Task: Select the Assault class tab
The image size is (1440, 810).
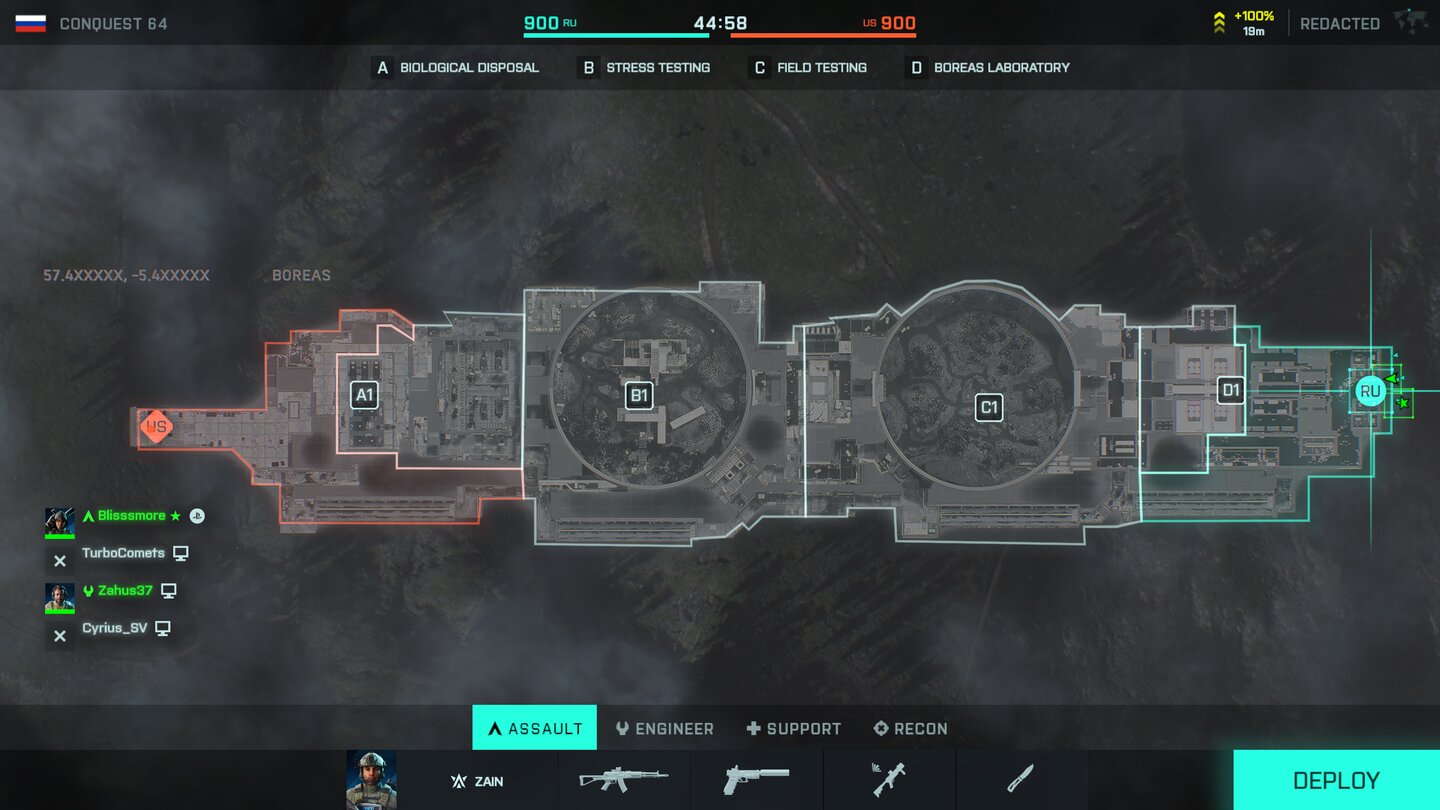Action: (534, 728)
